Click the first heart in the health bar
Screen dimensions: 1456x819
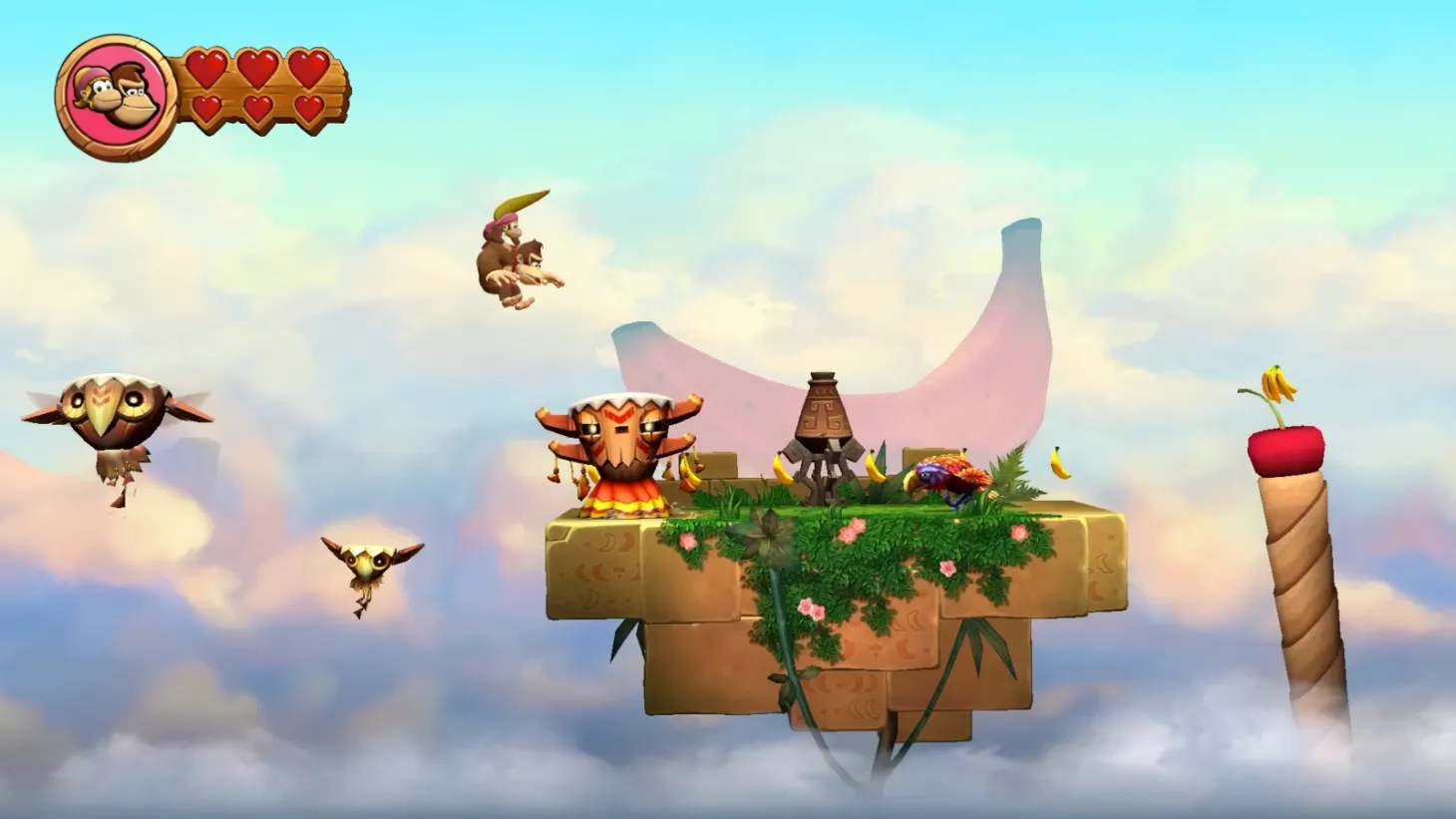(208, 68)
